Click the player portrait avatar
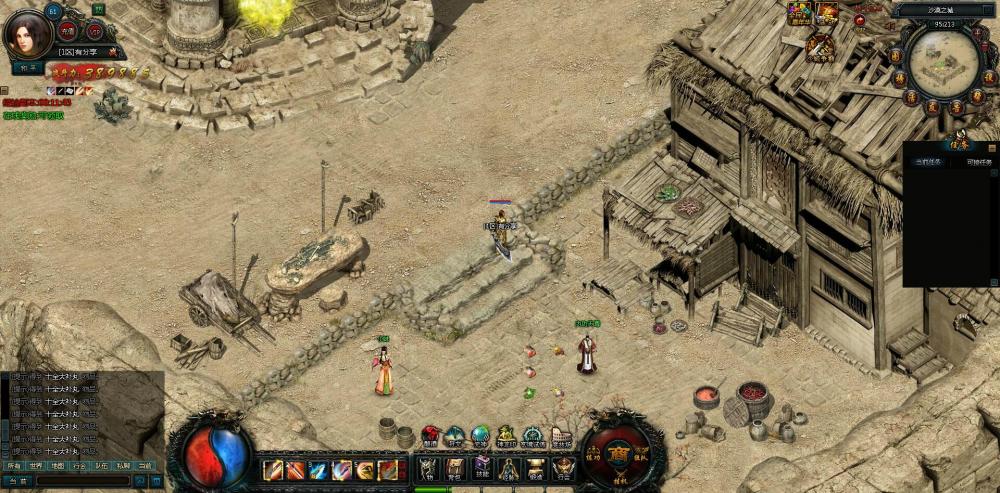The image size is (1000, 493). [28, 36]
